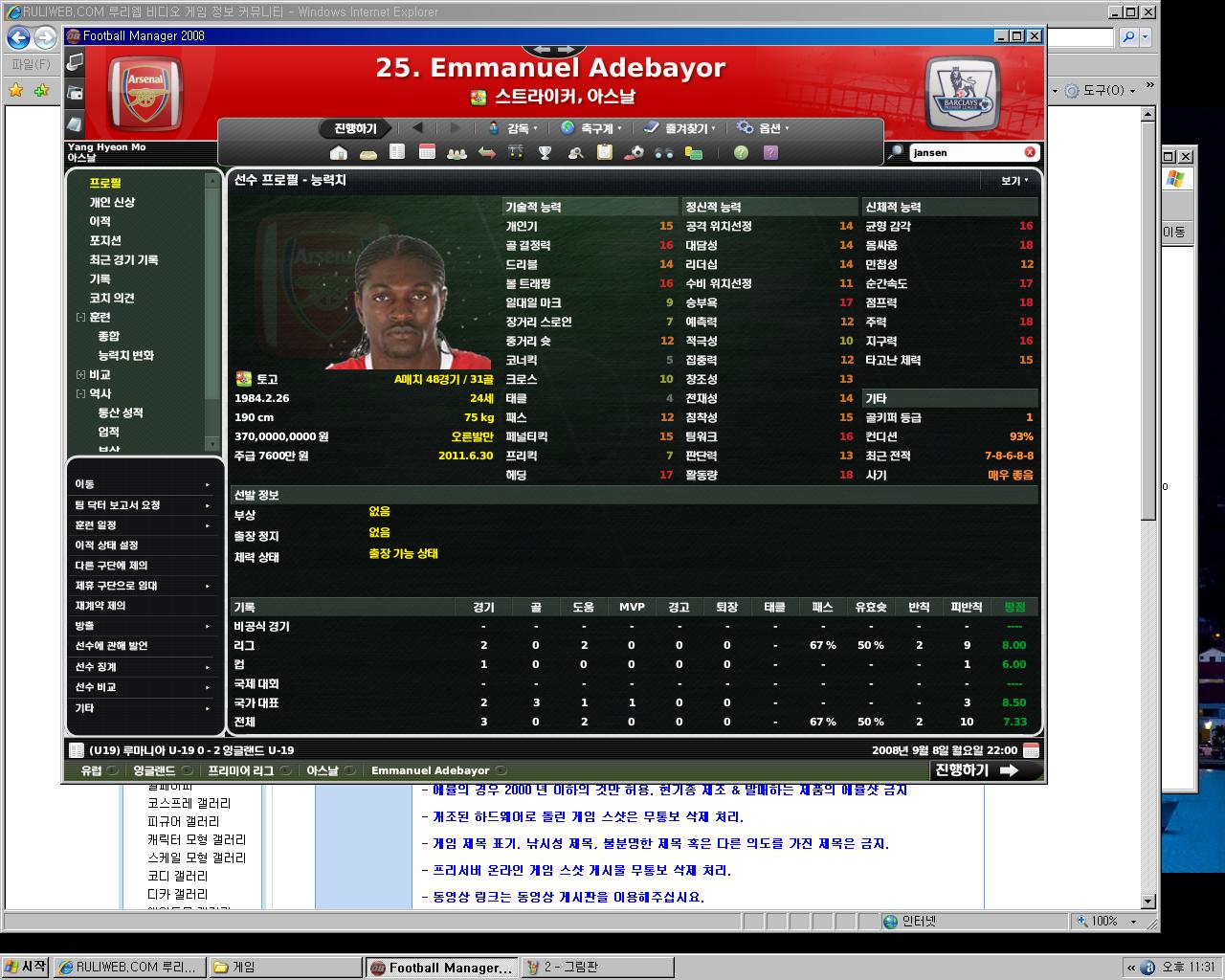Select the newspaper news icon
Screen dimensions: 1225x980
396,153
